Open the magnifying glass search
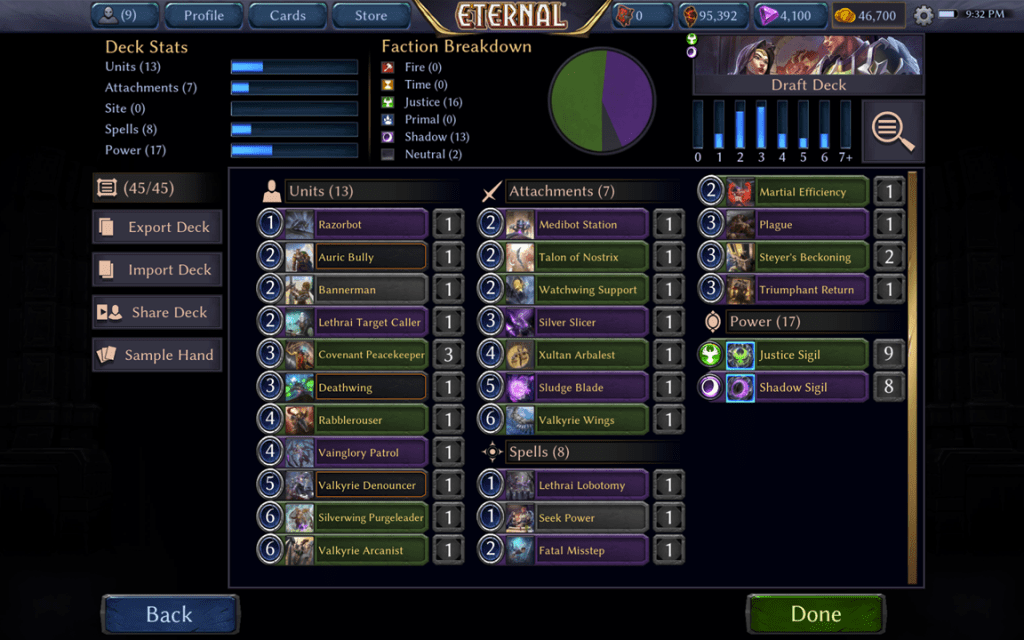Image resolution: width=1024 pixels, height=640 pixels. coord(892,130)
